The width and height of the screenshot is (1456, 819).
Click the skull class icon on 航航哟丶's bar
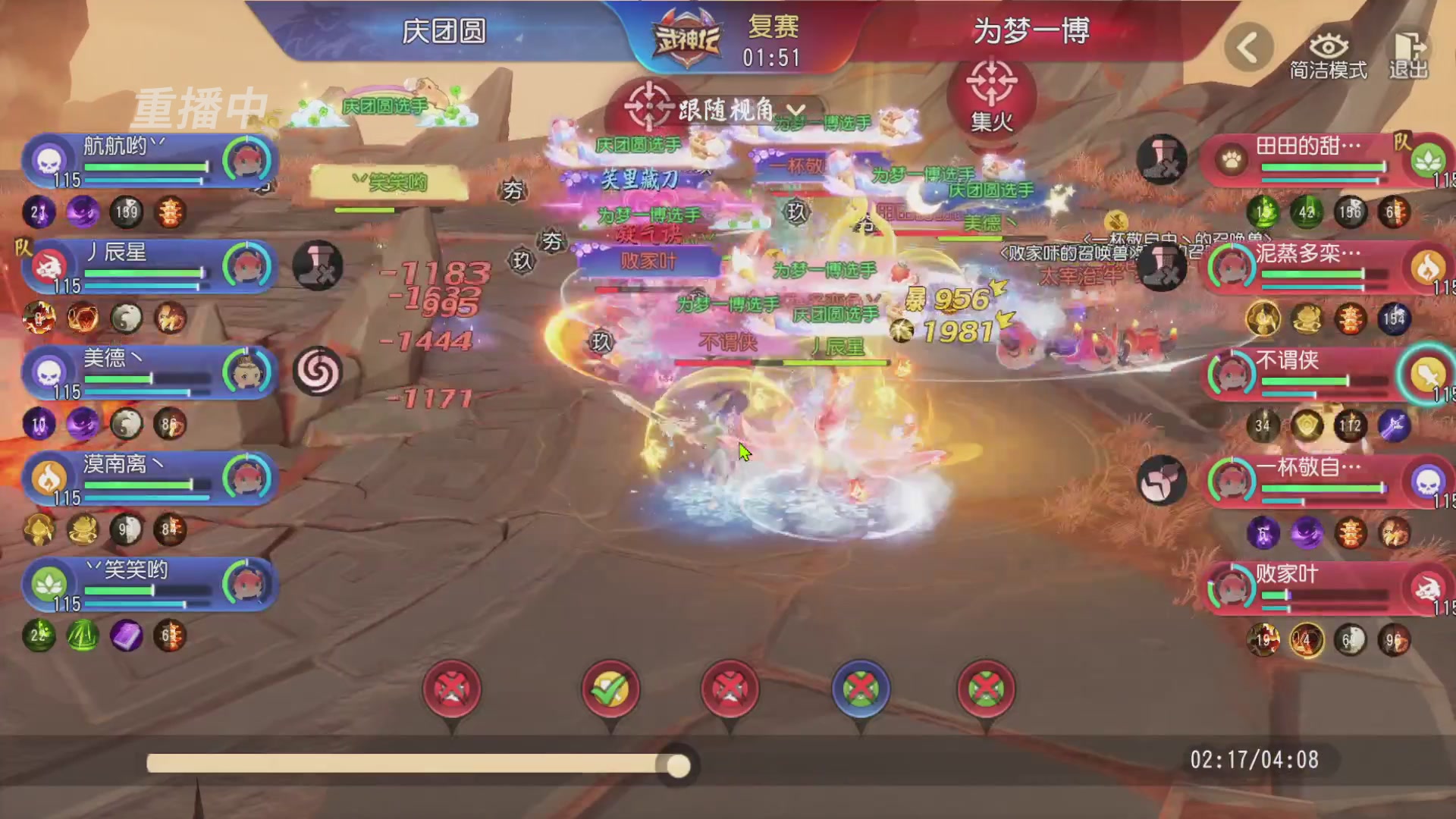tap(47, 160)
